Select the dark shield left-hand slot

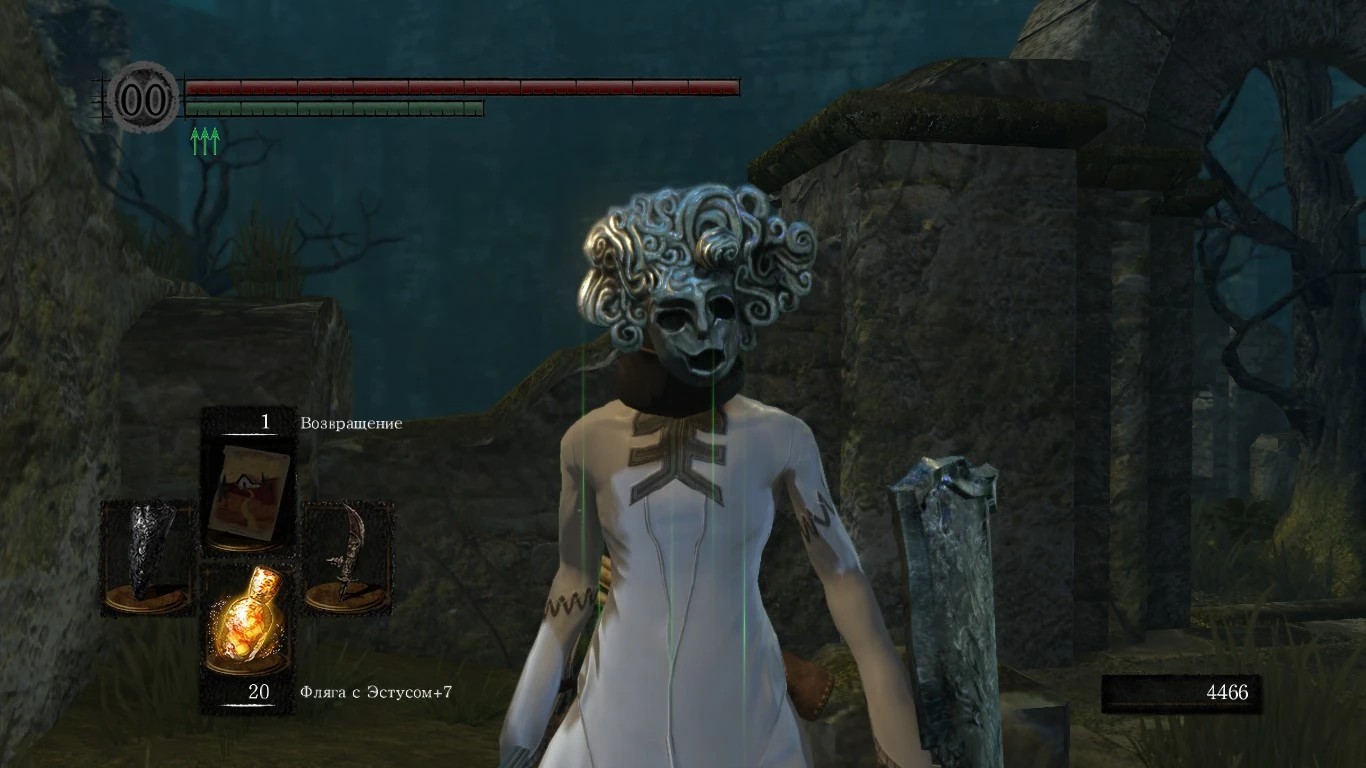point(148,556)
